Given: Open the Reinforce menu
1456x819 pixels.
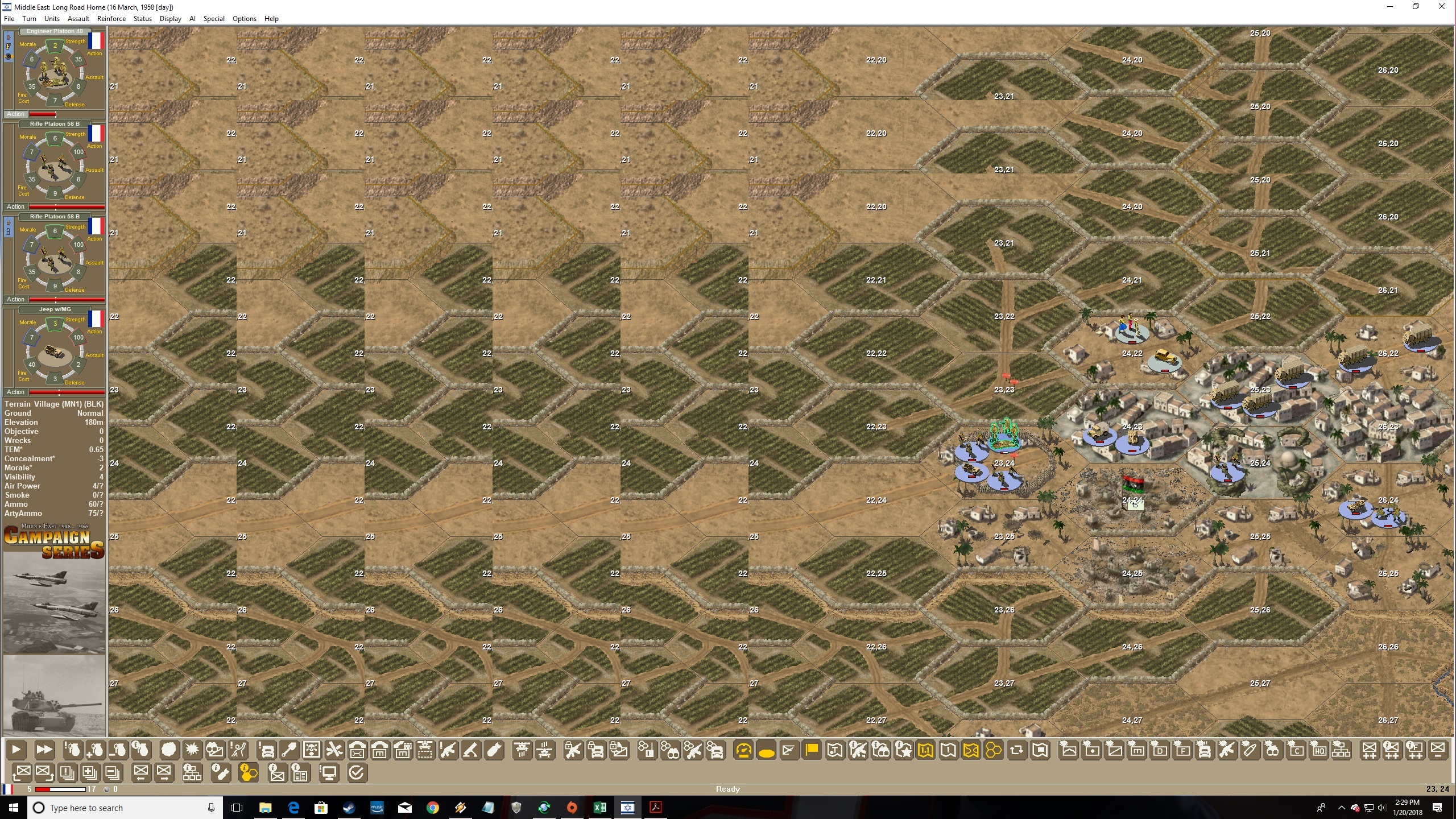Looking at the screenshot, I should tap(111, 18).
